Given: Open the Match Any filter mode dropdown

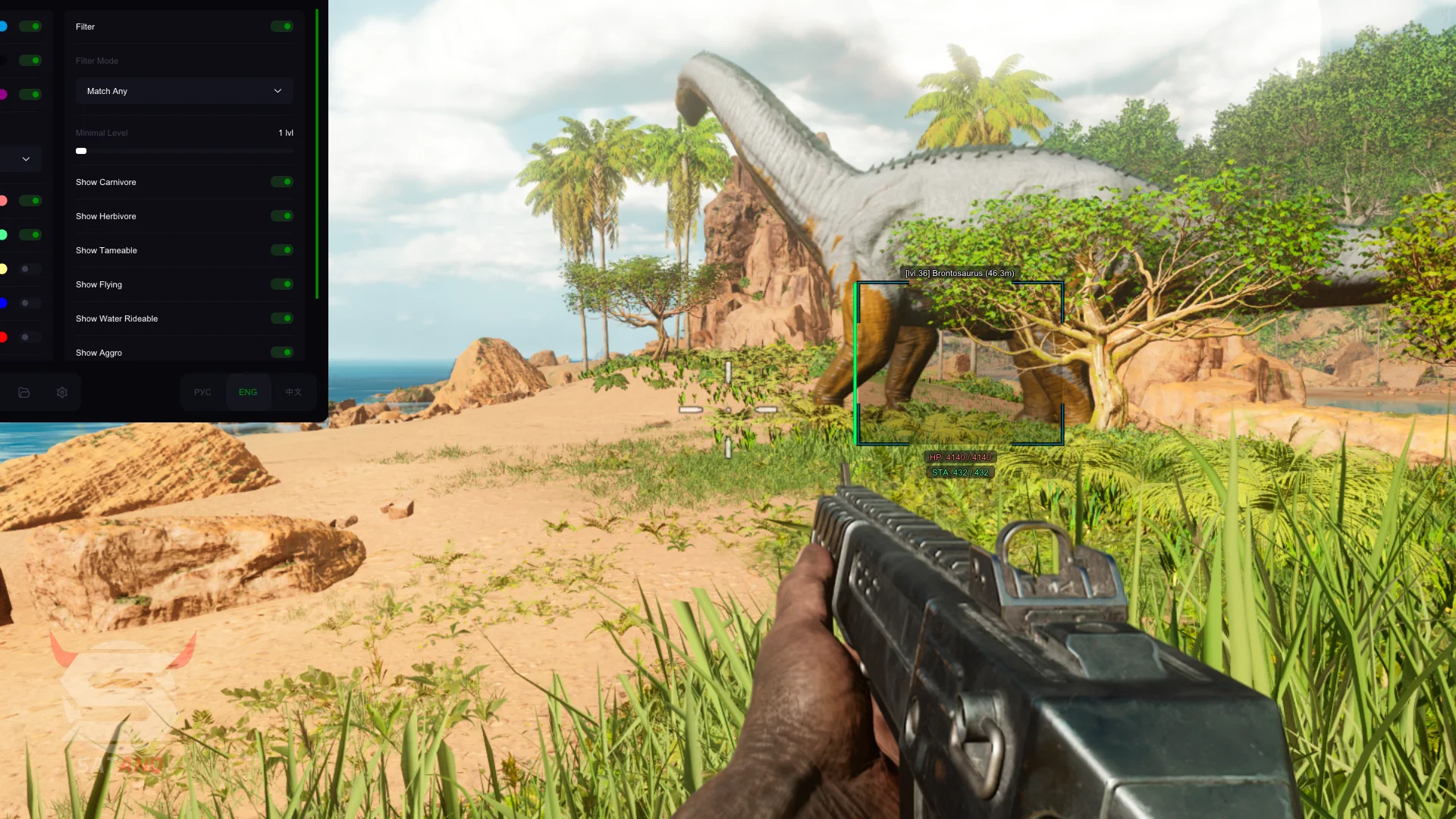Looking at the screenshot, I should (184, 91).
